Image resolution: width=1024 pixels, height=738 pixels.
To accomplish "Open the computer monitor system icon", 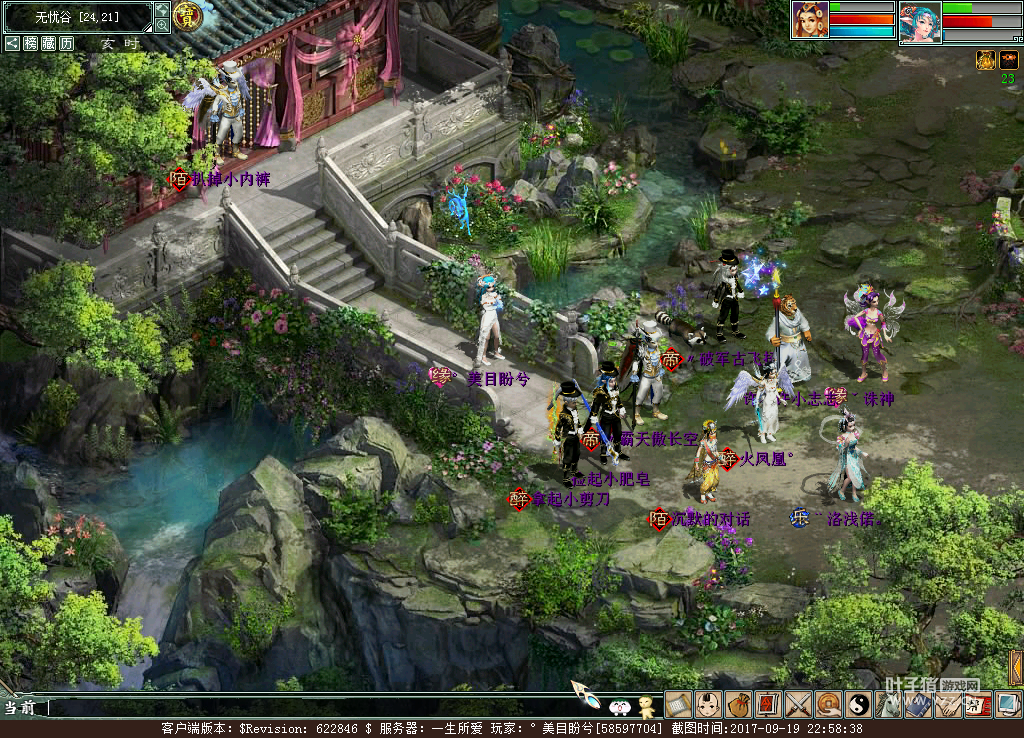I will pyautogui.click(x=1007, y=704).
